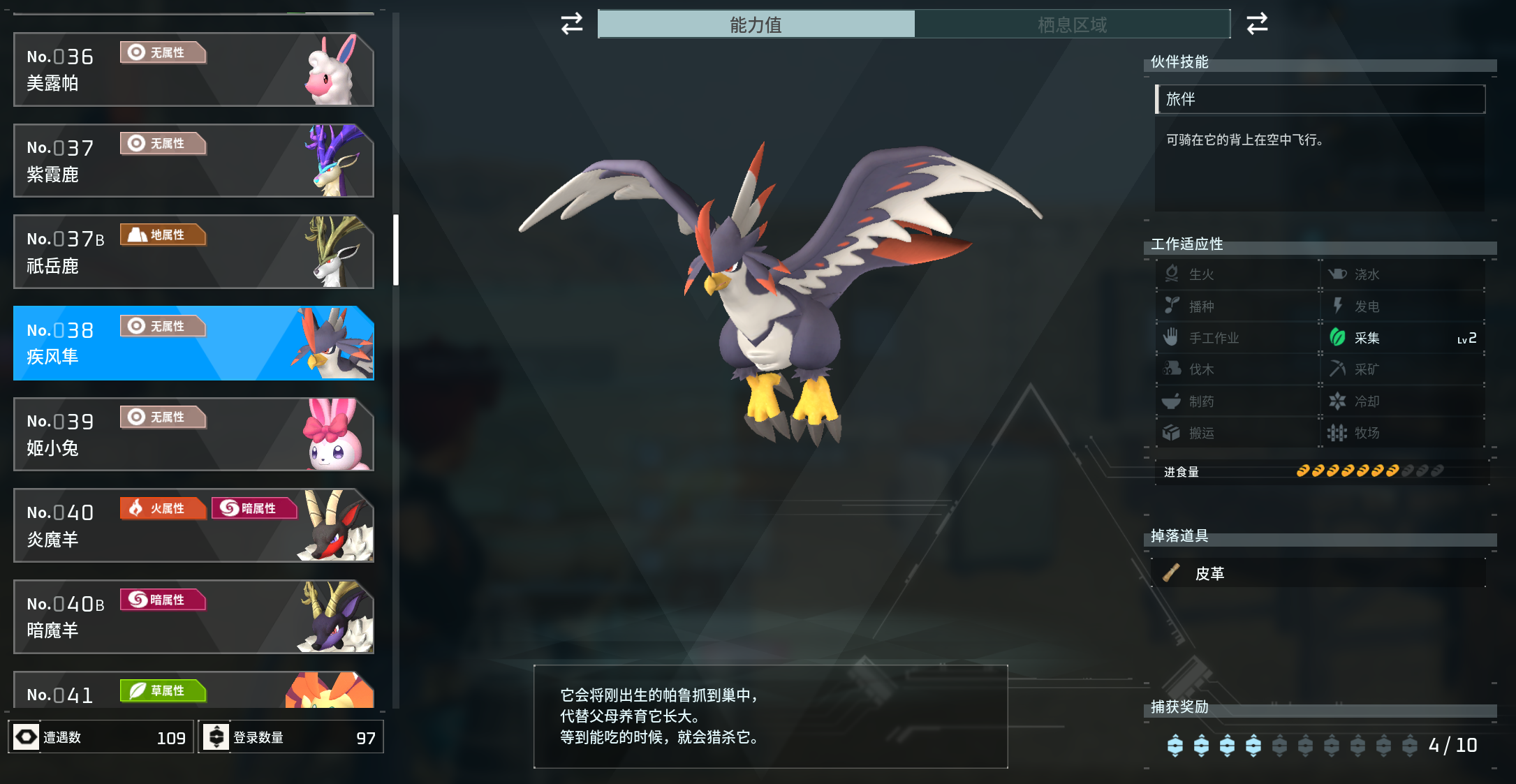Toggle the right swap arrows near the panel

(x=1257, y=24)
